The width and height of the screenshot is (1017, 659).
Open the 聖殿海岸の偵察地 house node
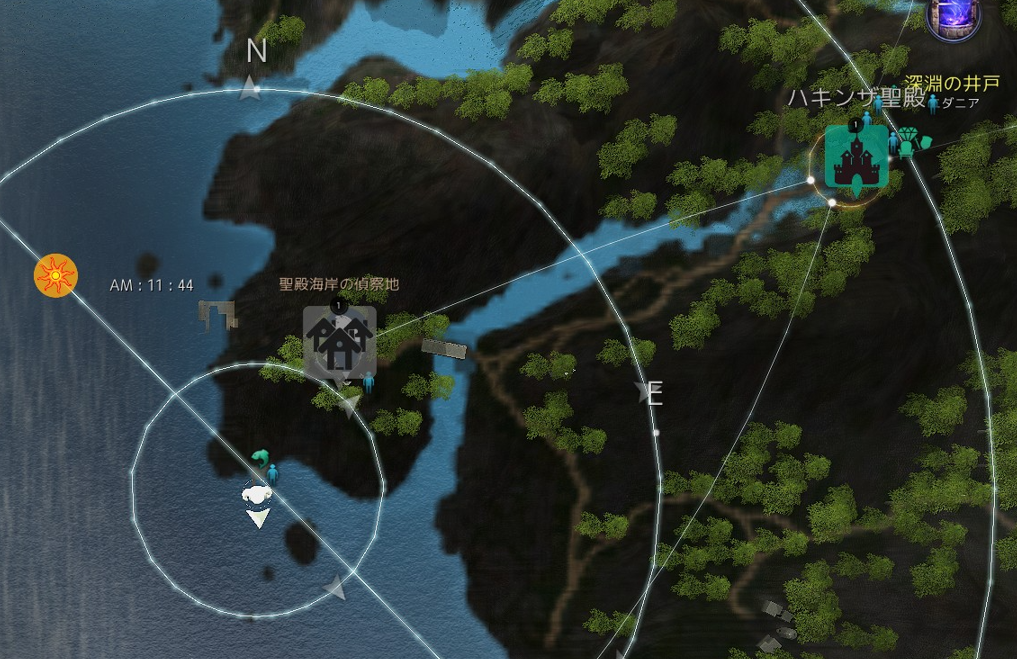pyautogui.click(x=340, y=341)
